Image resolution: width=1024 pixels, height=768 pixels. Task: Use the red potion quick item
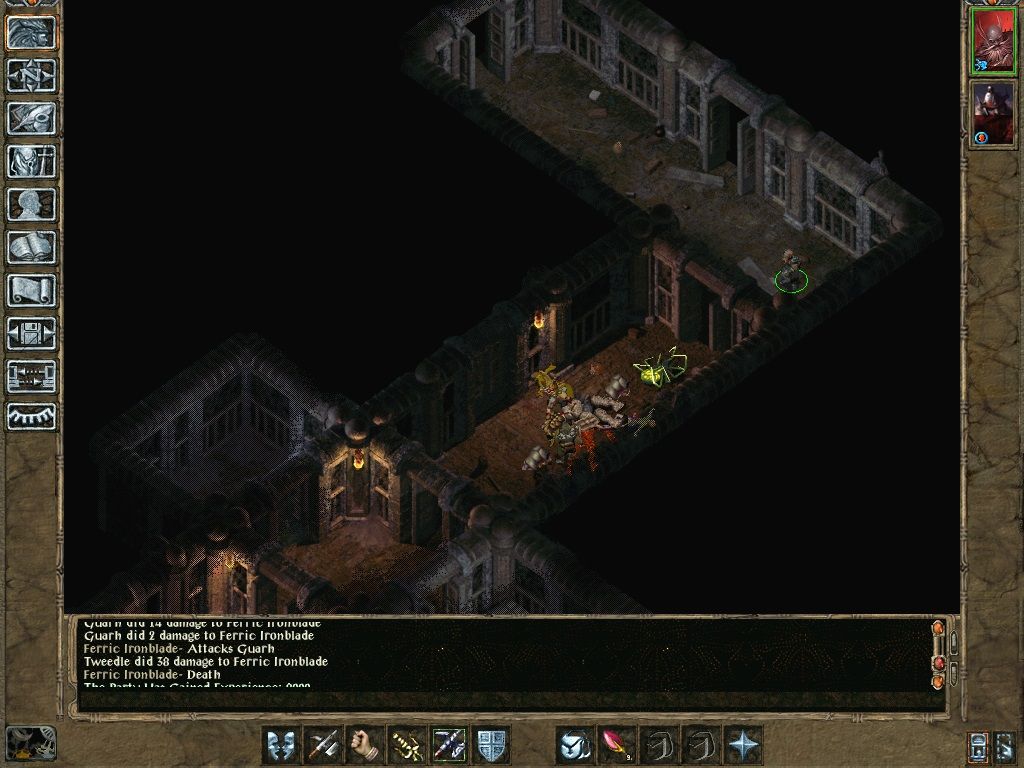617,745
